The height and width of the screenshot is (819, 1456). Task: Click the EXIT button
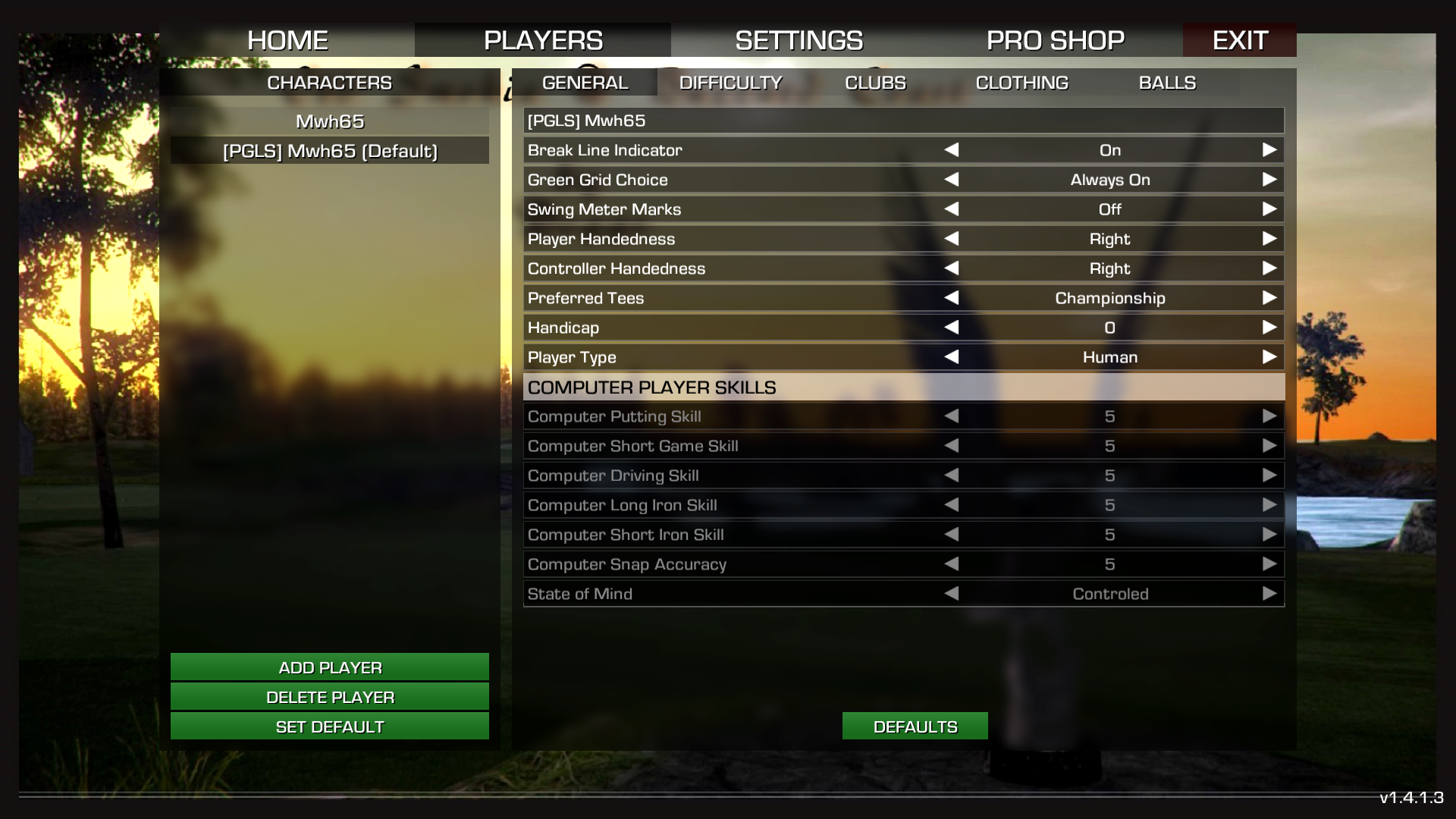pyautogui.click(x=1239, y=40)
